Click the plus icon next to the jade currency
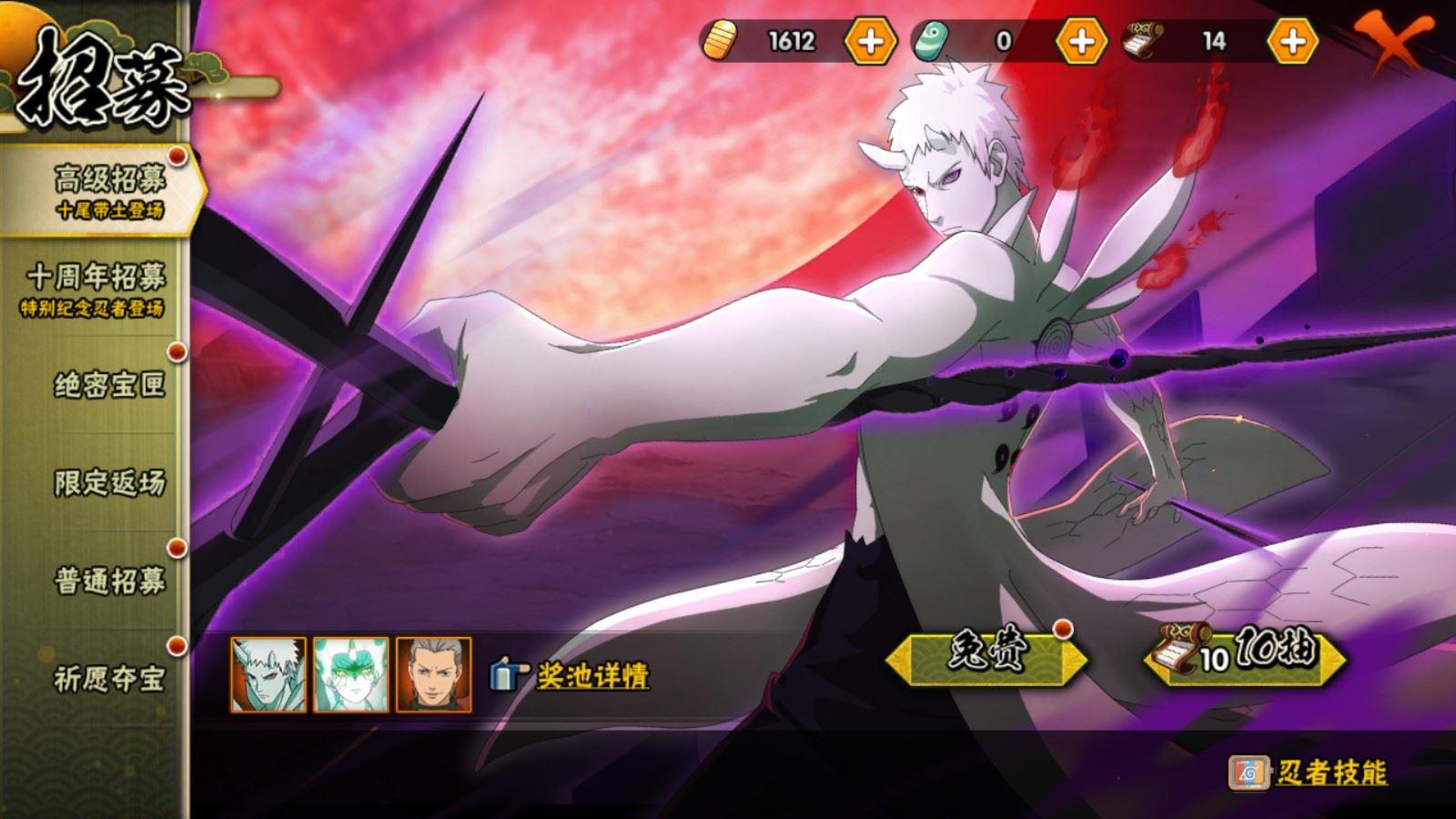The height and width of the screenshot is (819, 1456). pos(1081,40)
